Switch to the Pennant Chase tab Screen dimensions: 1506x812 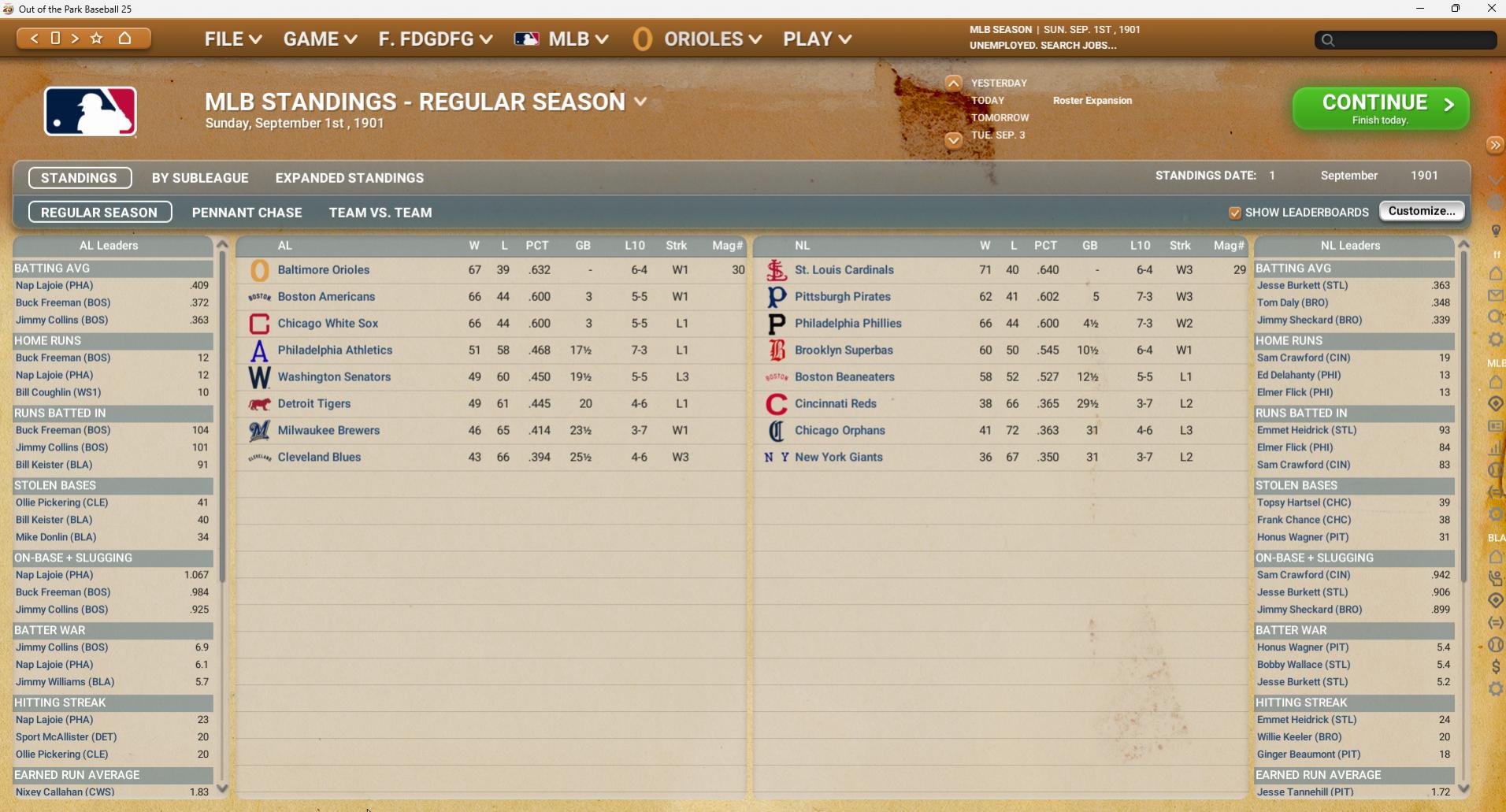point(247,212)
